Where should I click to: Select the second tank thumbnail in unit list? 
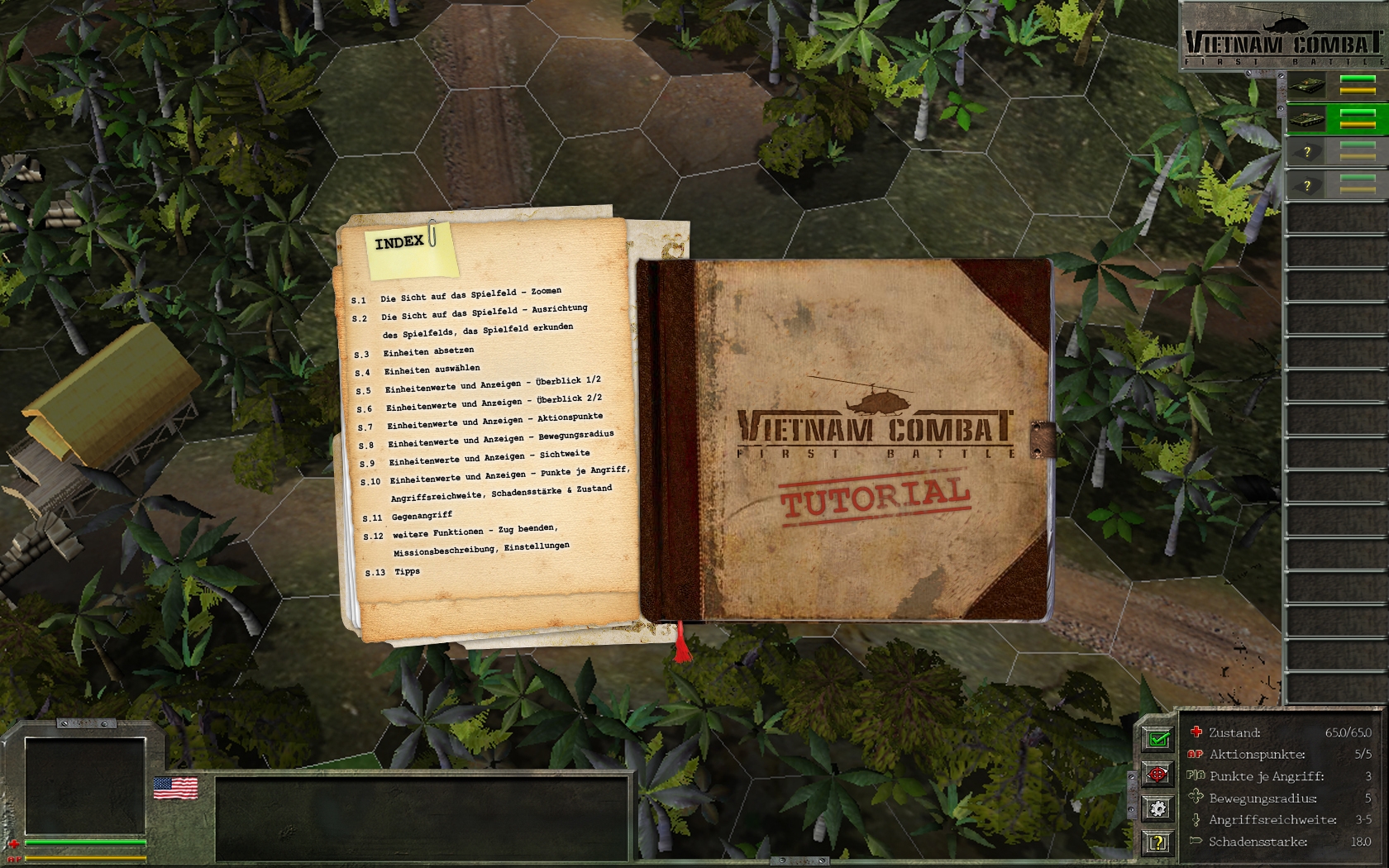pyautogui.click(x=1309, y=118)
